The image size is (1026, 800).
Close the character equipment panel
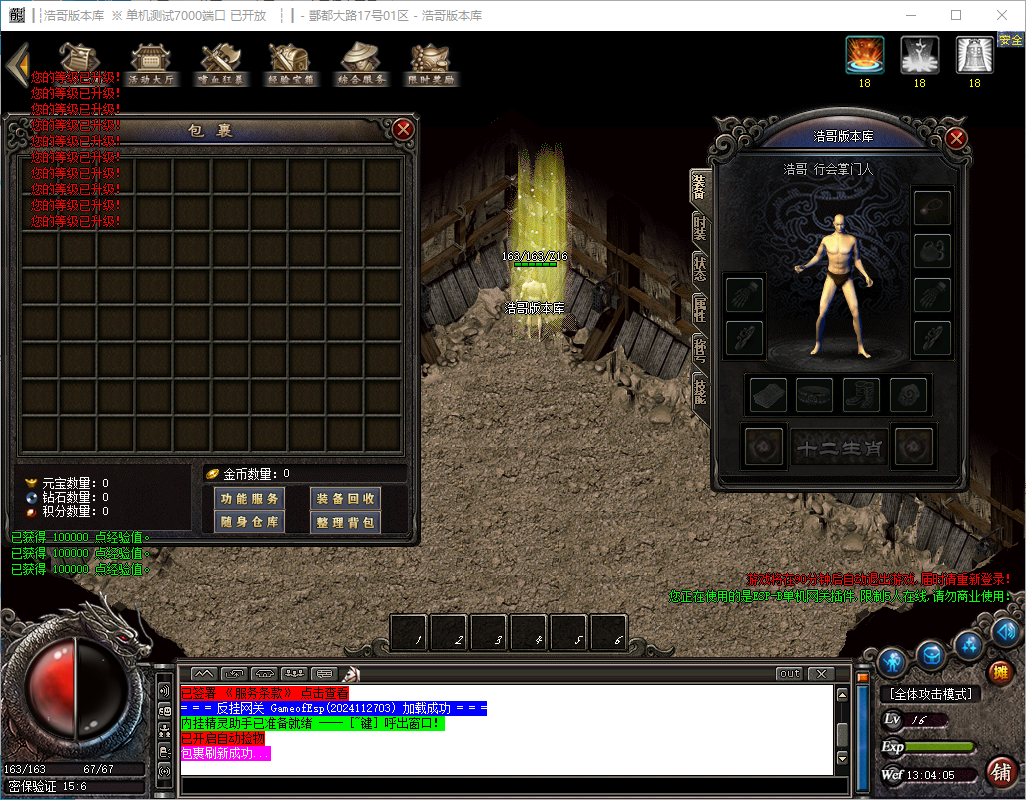[957, 138]
